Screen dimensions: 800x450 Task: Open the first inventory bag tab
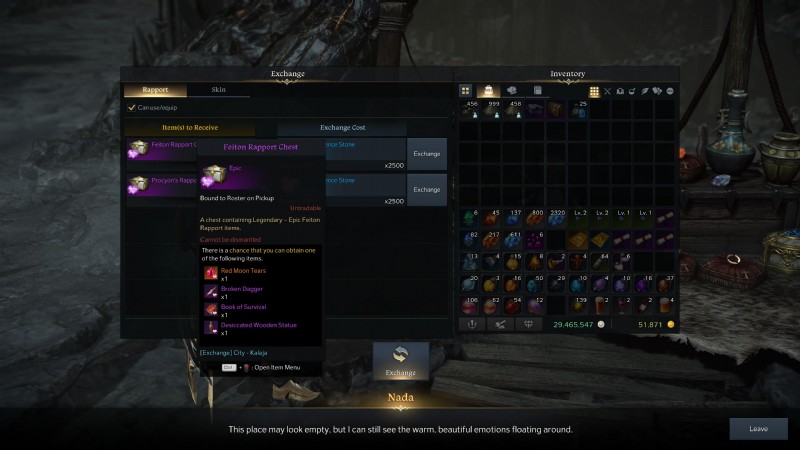[466, 91]
